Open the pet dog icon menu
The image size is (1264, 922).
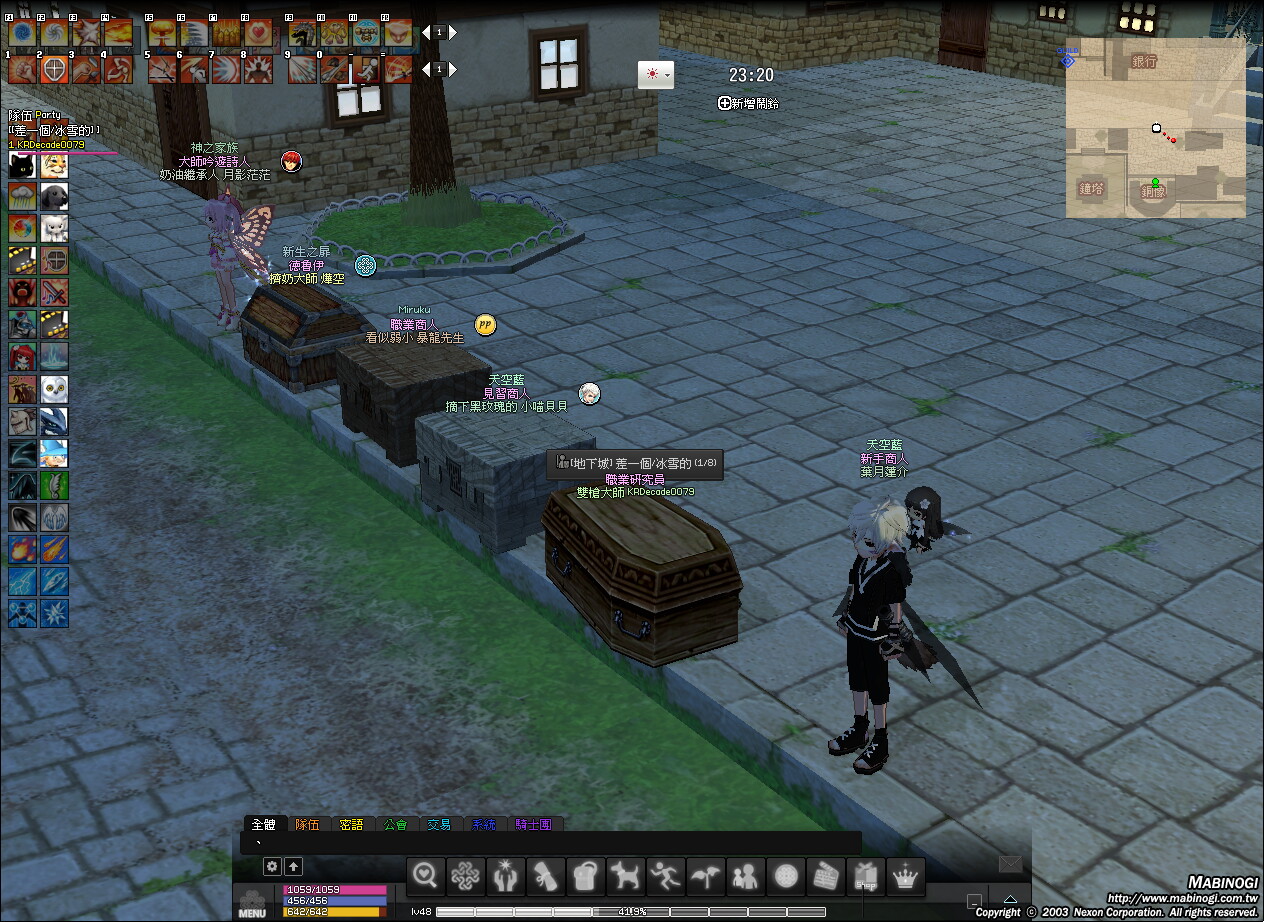627,877
